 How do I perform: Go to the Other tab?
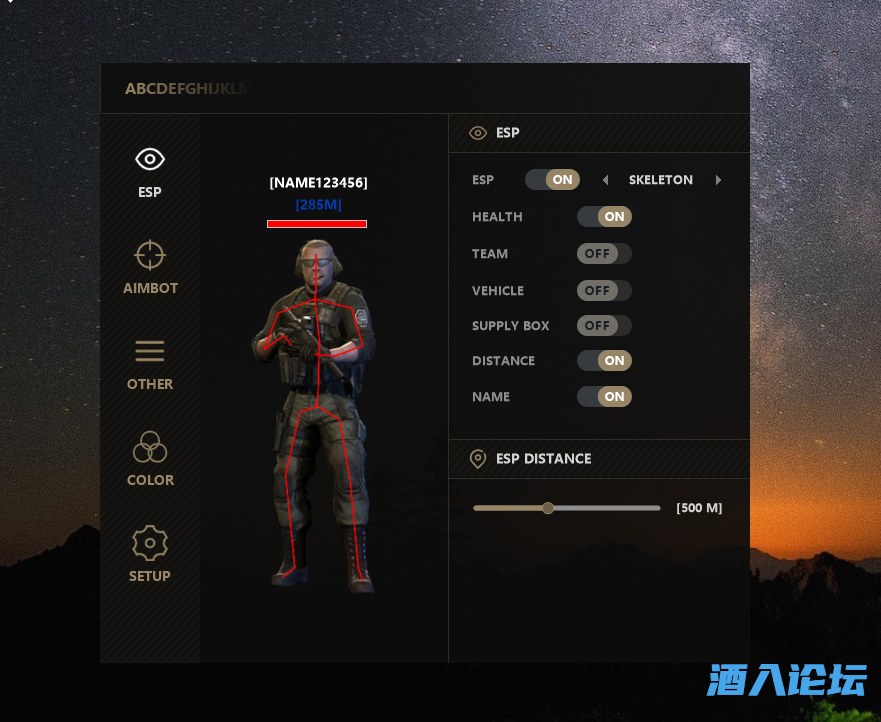point(150,363)
